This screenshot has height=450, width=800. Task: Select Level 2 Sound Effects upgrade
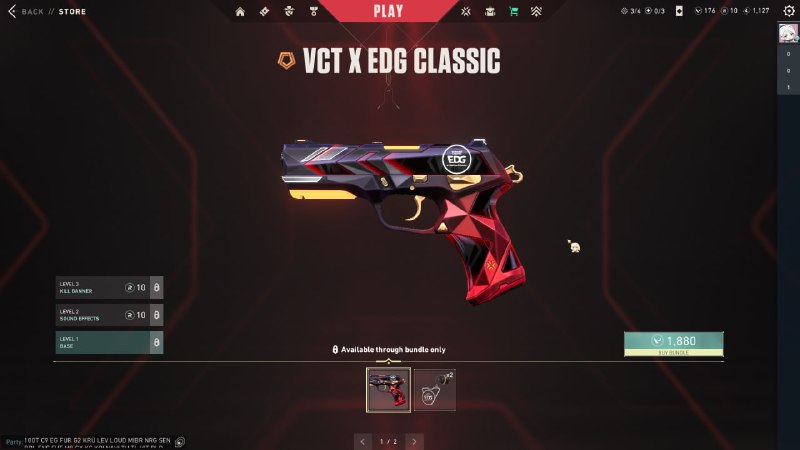coord(109,315)
